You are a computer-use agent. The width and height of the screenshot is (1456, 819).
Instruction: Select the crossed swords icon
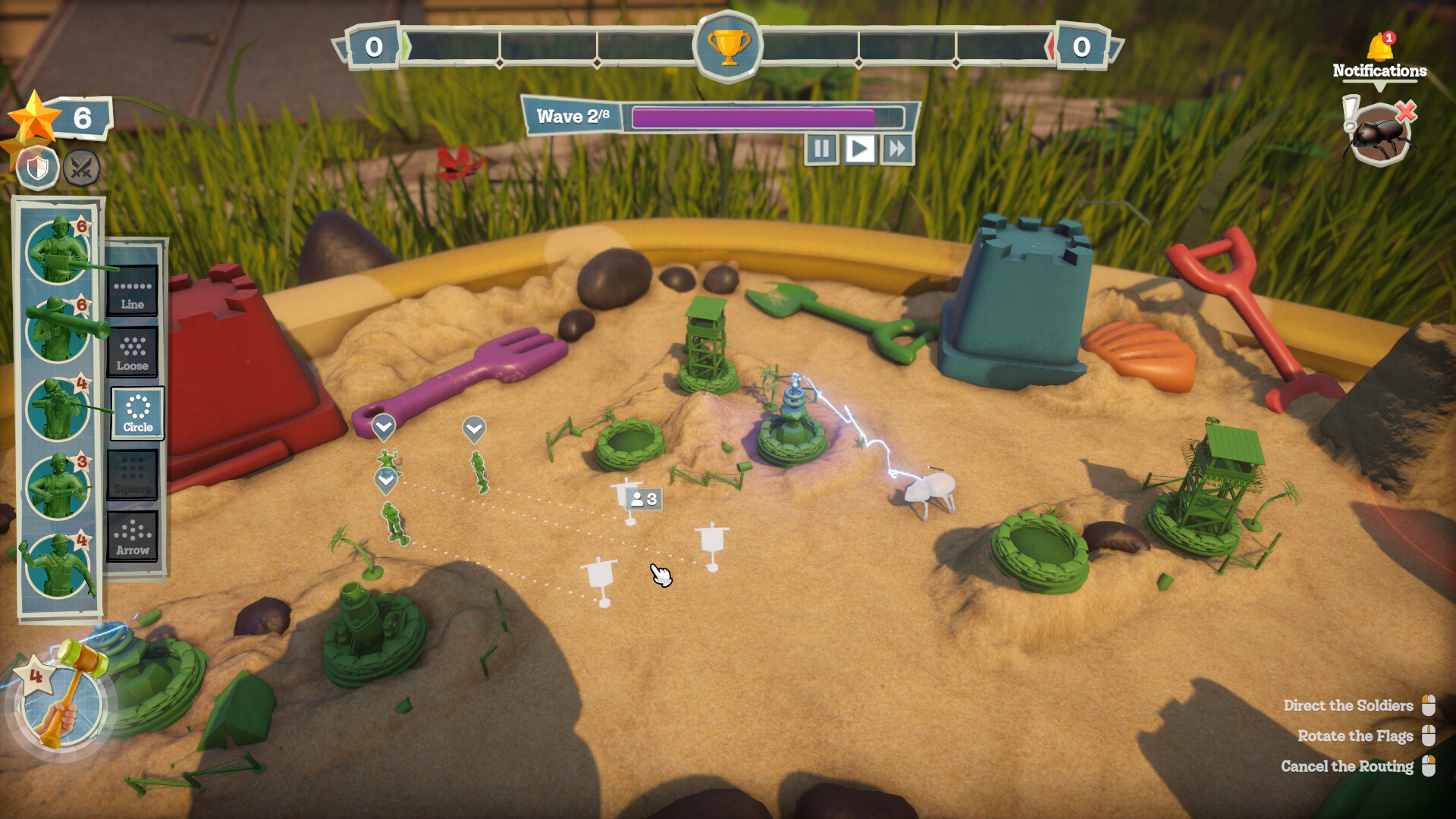point(80,168)
